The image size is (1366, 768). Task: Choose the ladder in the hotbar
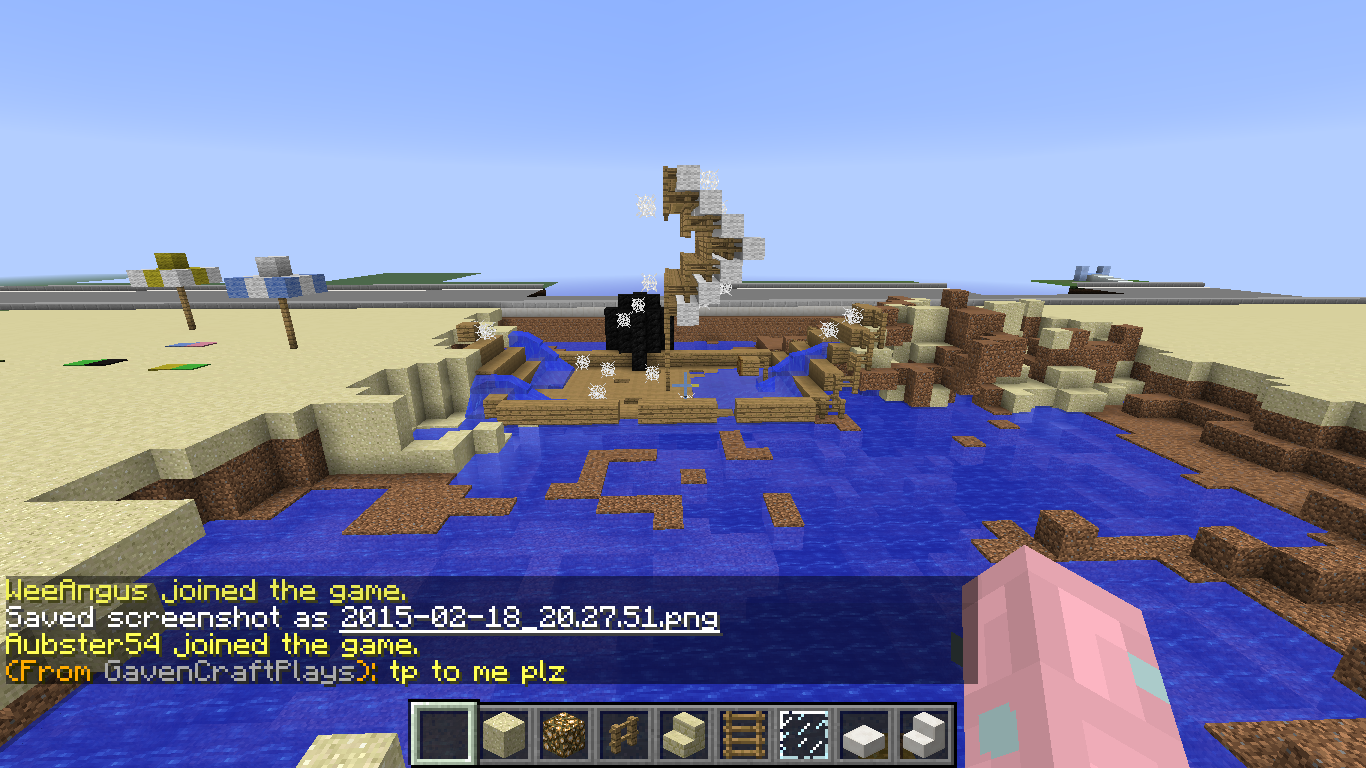[x=743, y=735]
